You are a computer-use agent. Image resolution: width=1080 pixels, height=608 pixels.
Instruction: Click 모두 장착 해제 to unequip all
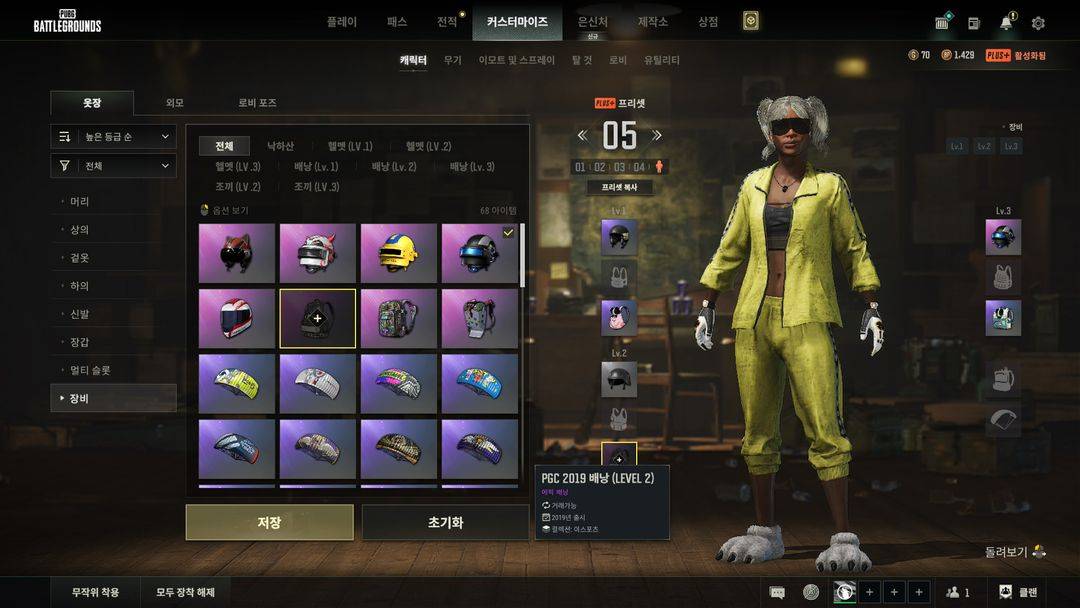185,592
